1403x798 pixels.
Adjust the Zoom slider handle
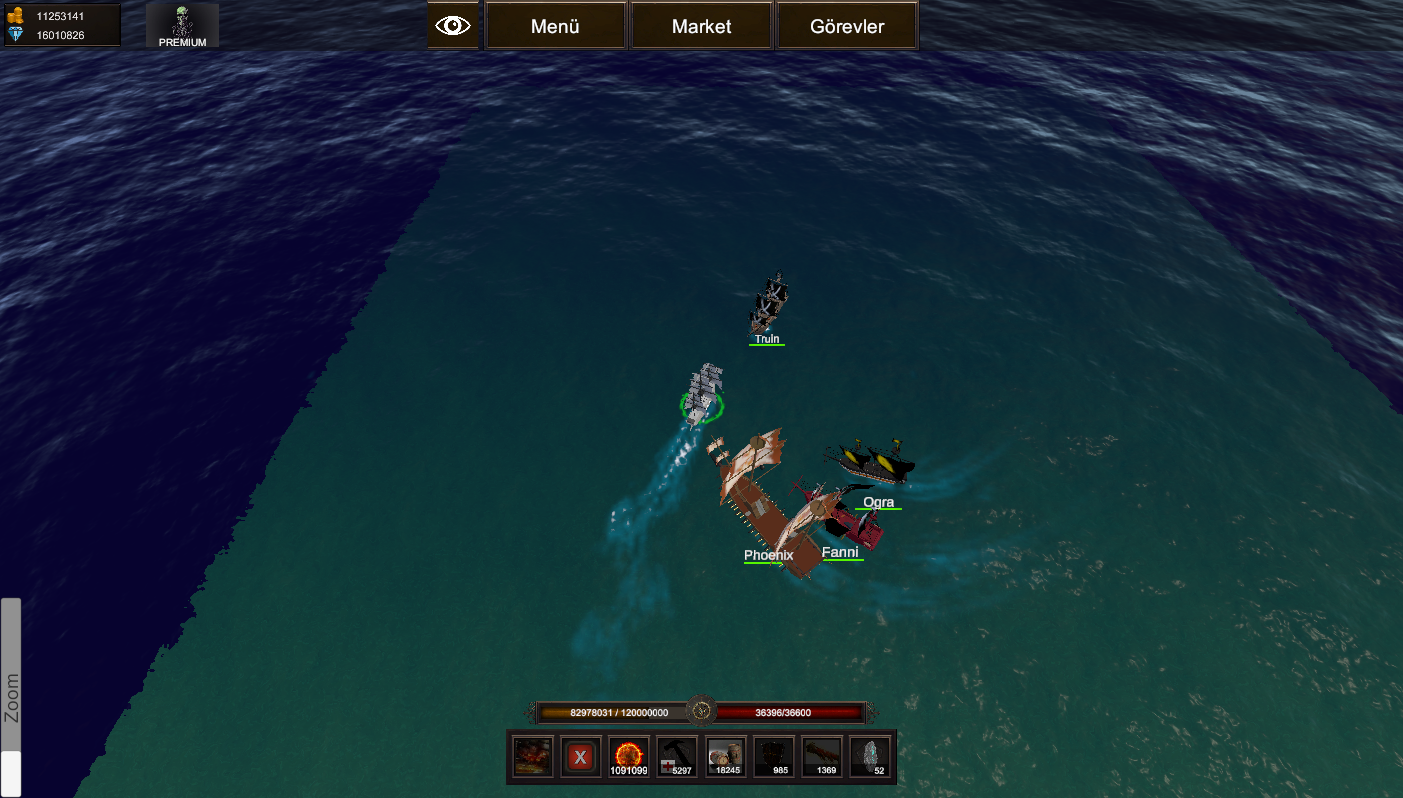tap(11, 773)
